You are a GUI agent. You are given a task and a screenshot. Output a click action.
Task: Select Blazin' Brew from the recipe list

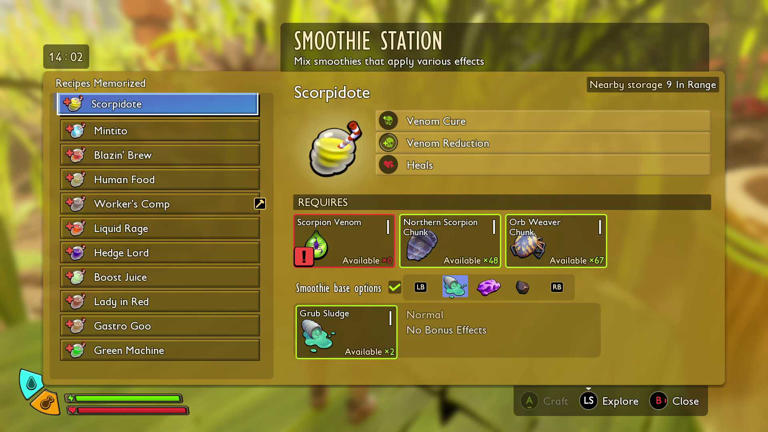coord(160,155)
